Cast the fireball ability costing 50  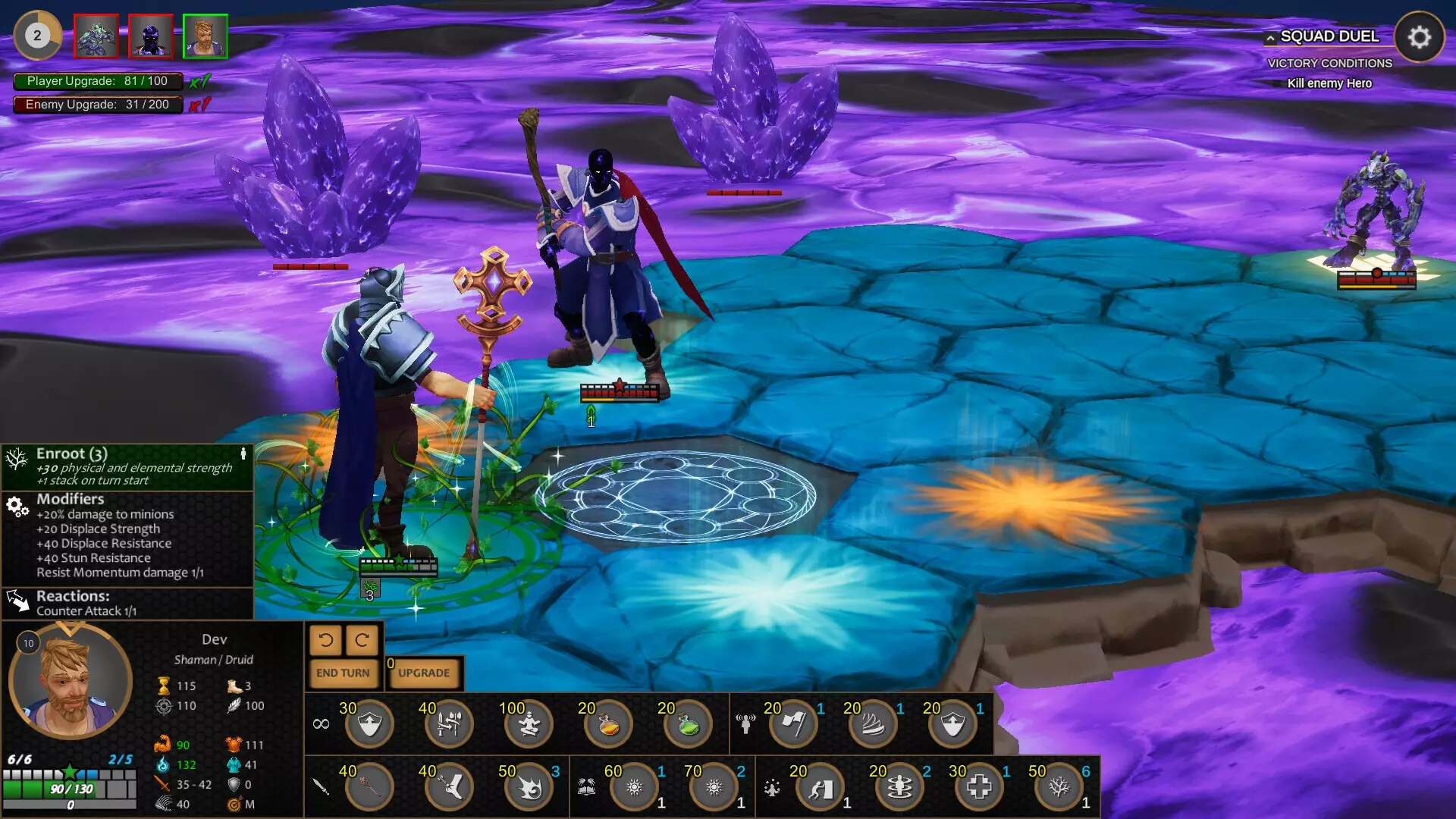[x=529, y=788]
